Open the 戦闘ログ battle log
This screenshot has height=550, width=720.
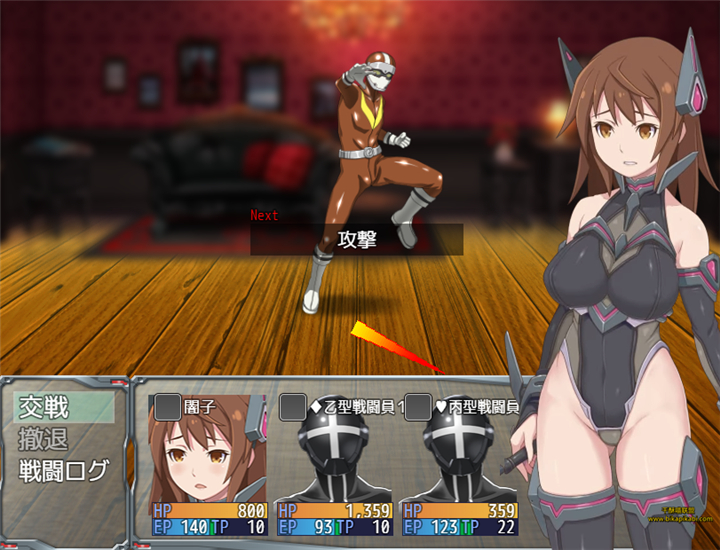(x=64, y=471)
